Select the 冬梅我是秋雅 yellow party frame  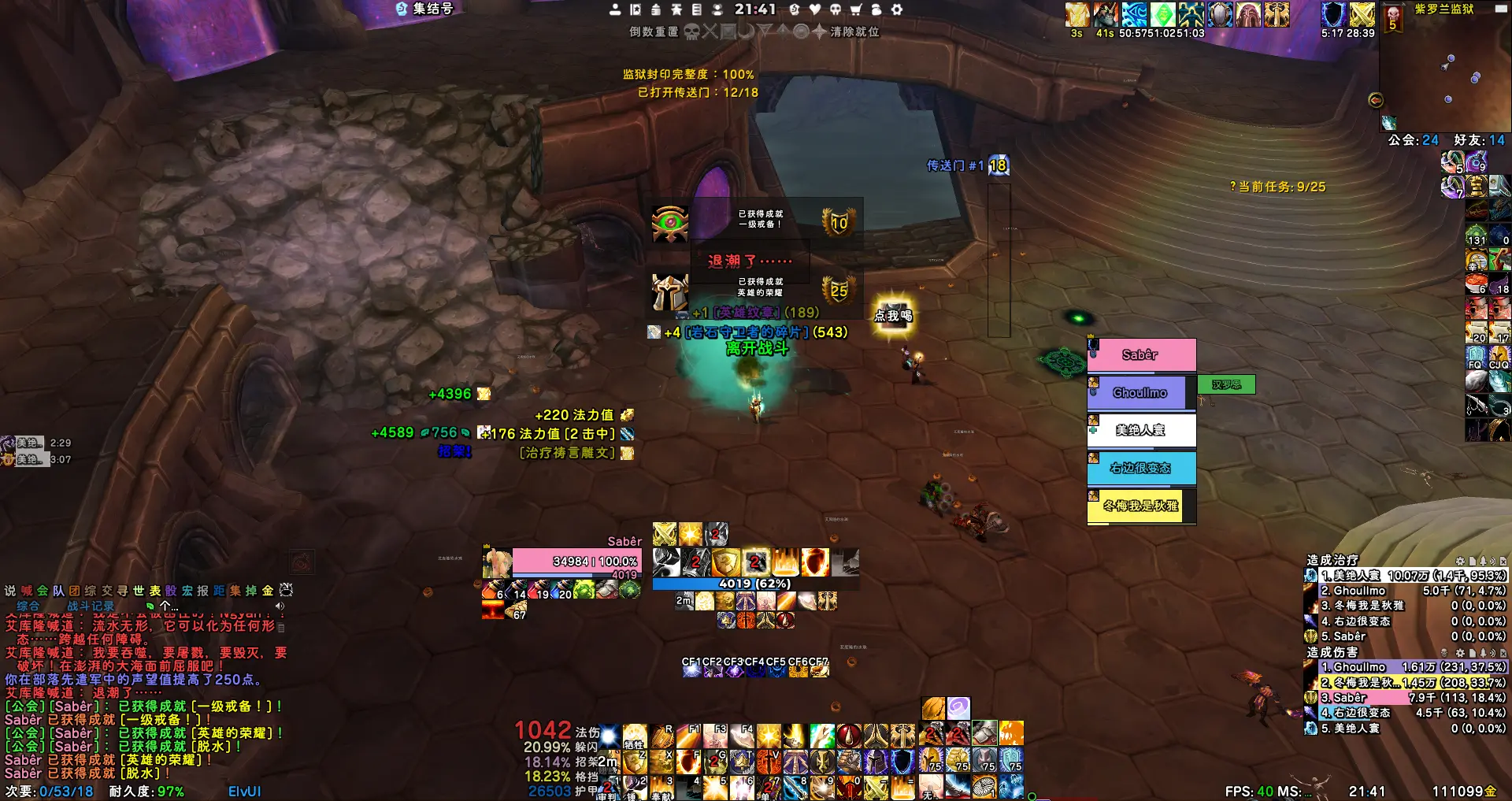pos(1140,506)
